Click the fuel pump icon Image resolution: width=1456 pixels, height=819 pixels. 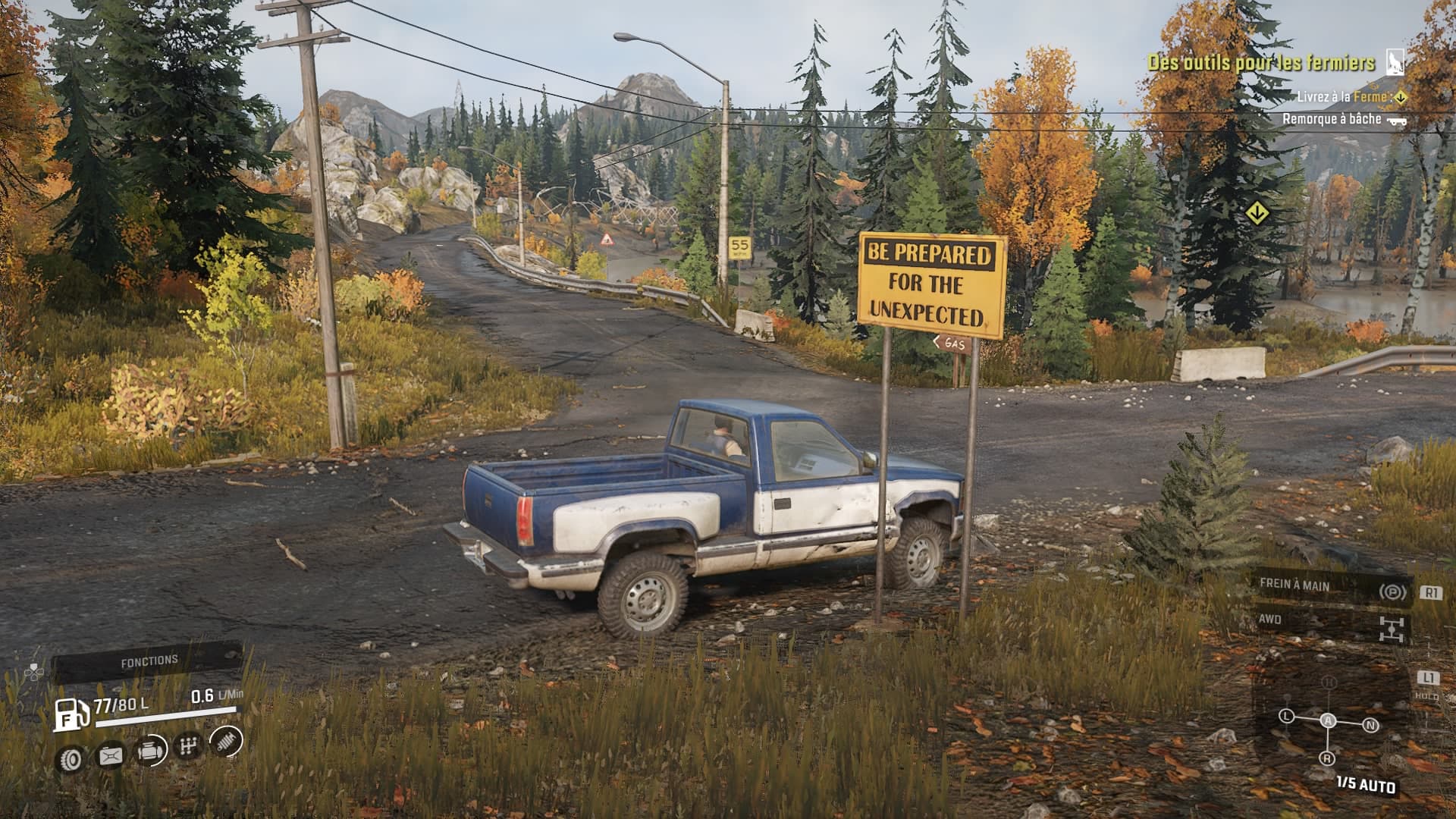coord(71,714)
